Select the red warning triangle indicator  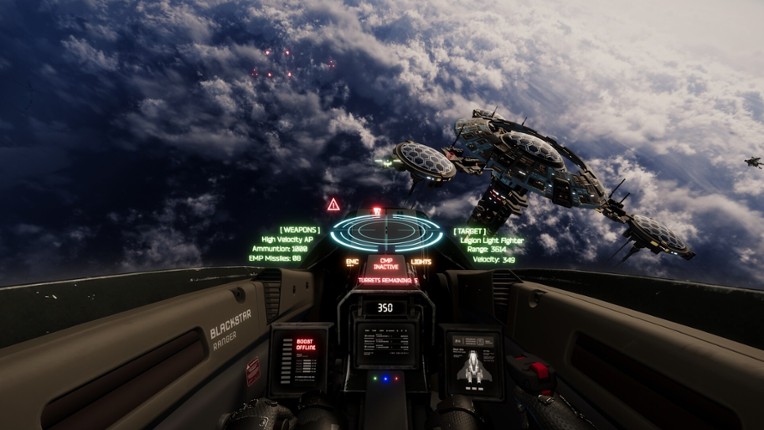(334, 205)
